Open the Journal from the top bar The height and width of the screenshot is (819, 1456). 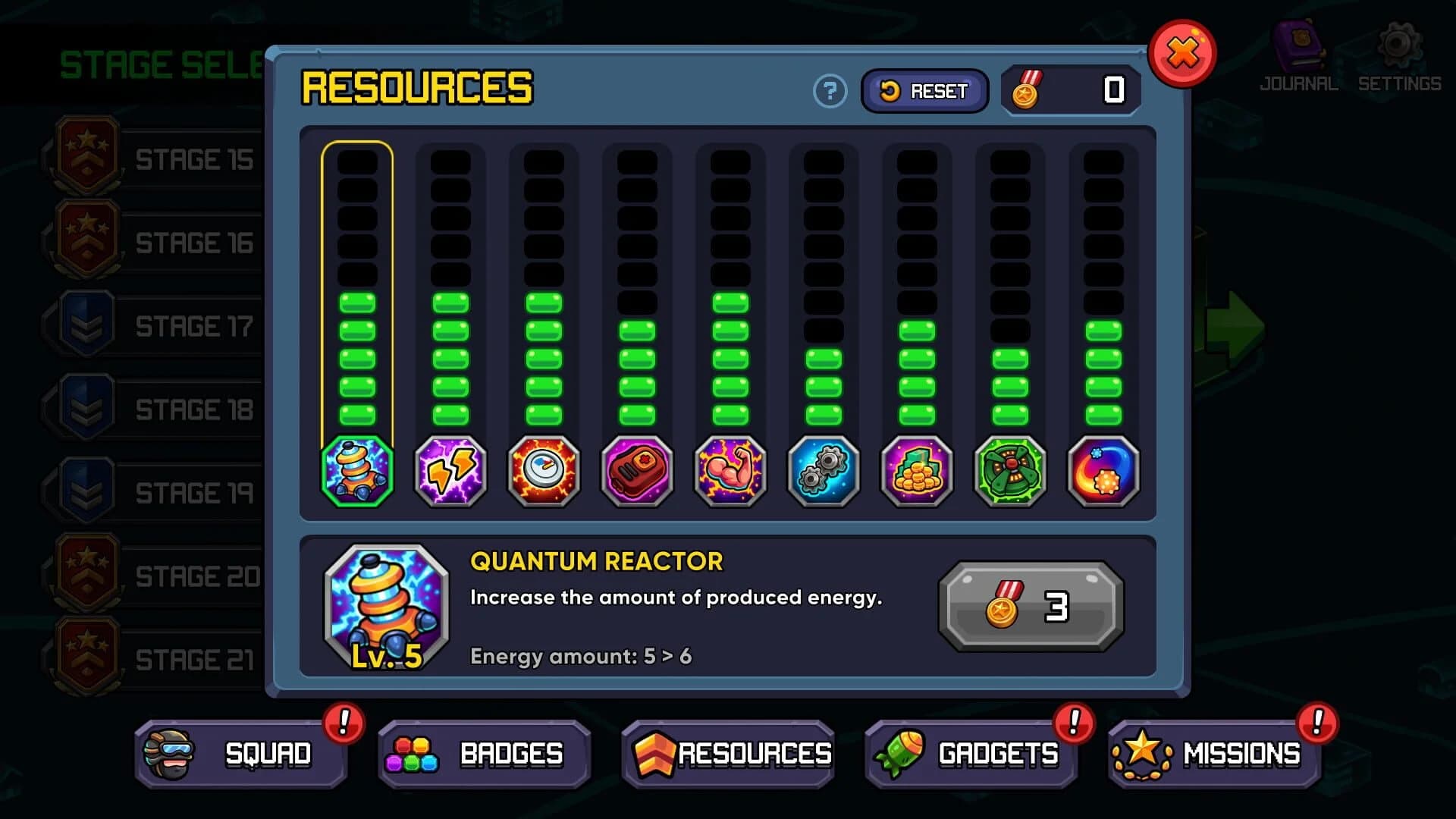pyautogui.click(x=1298, y=53)
